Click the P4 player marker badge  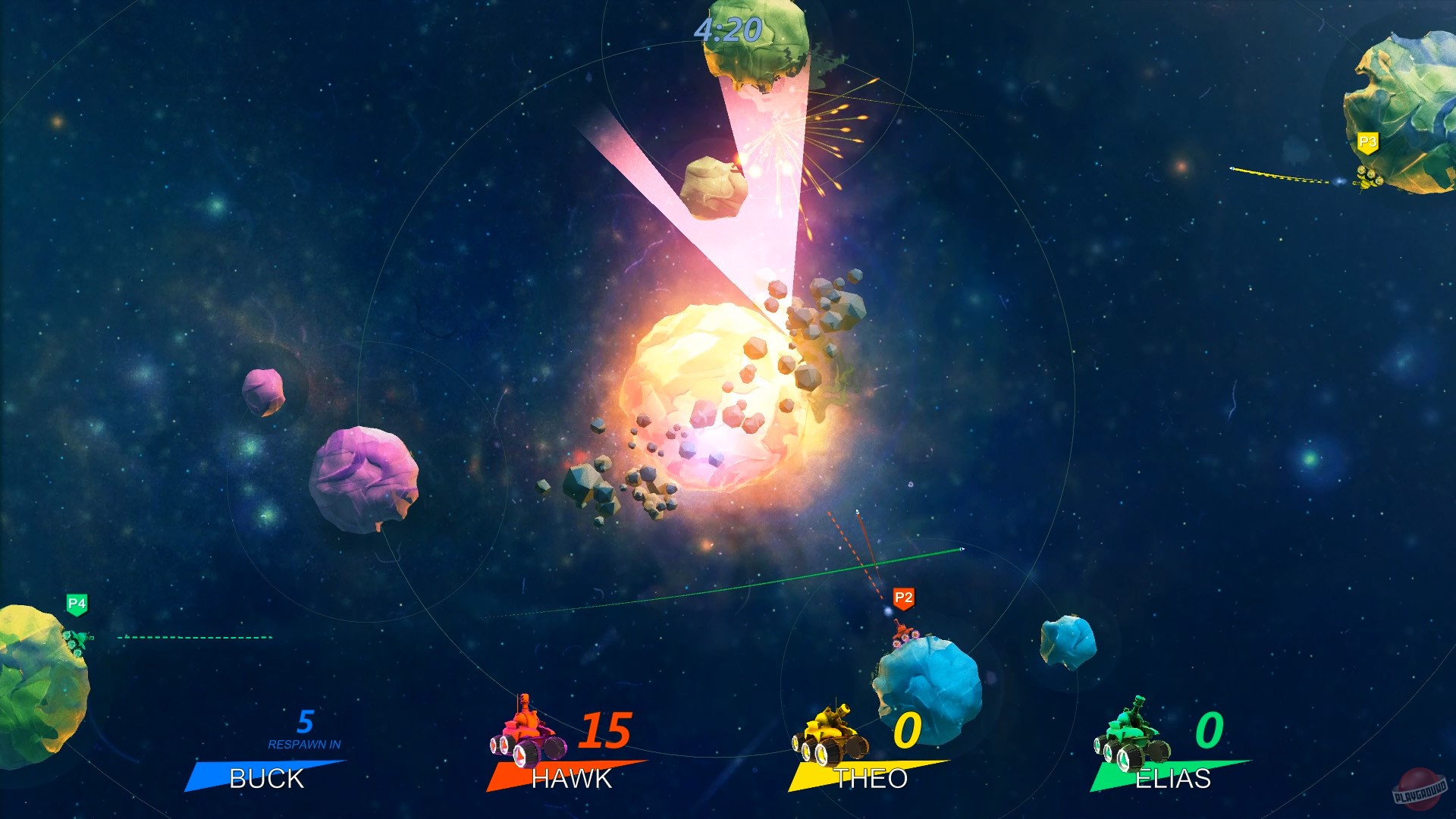click(x=76, y=604)
